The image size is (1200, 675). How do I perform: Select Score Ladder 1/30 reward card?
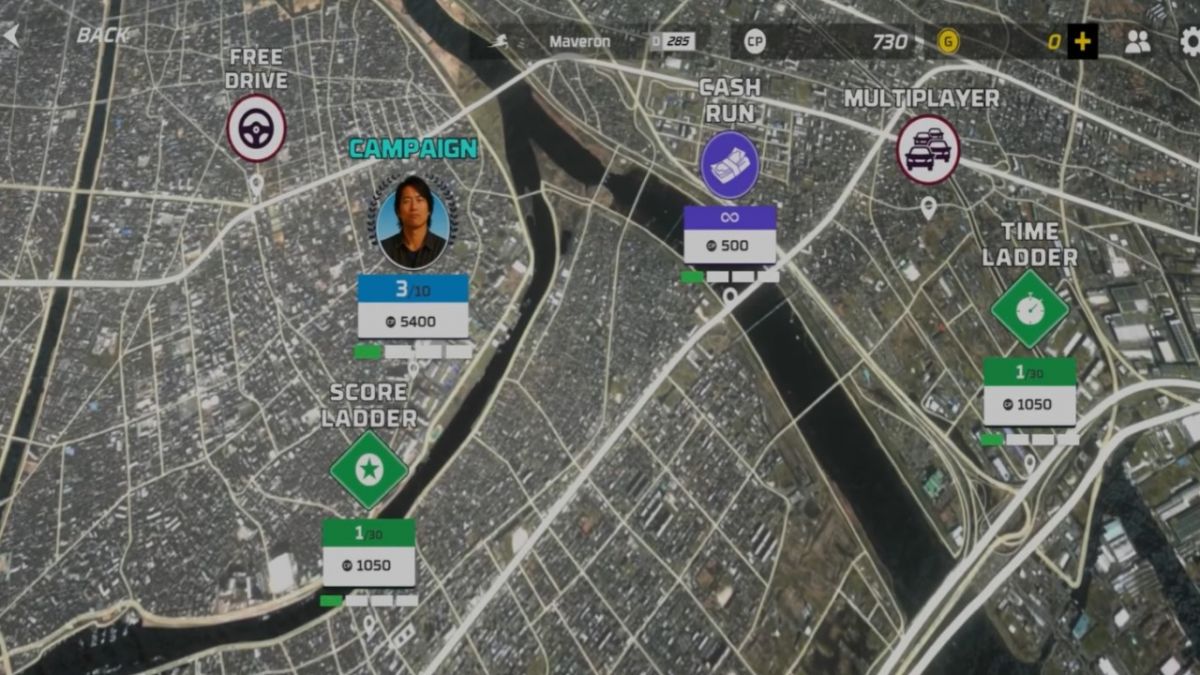[368, 552]
